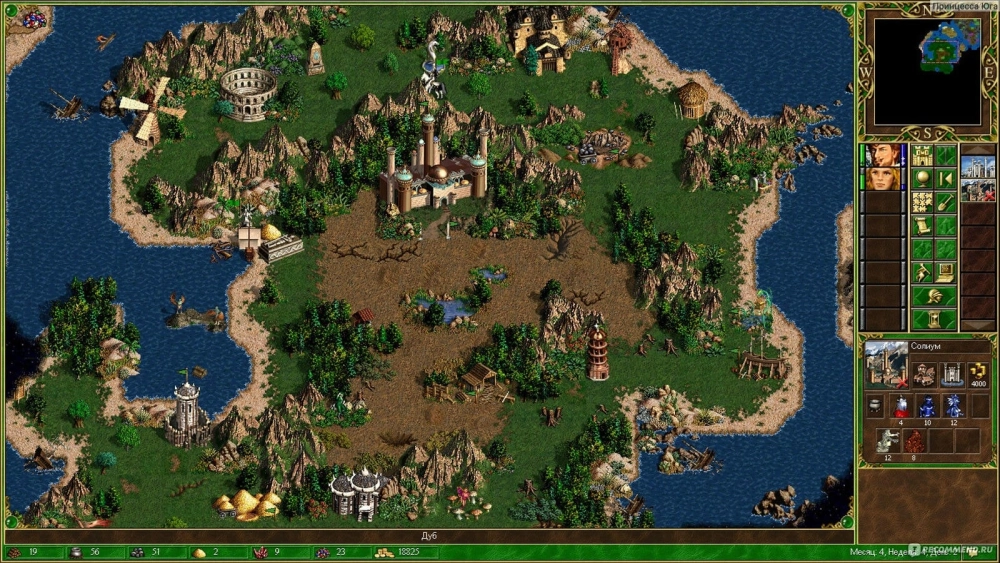
Task: Open the puzzle map stars button
Action: [x=922, y=202]
